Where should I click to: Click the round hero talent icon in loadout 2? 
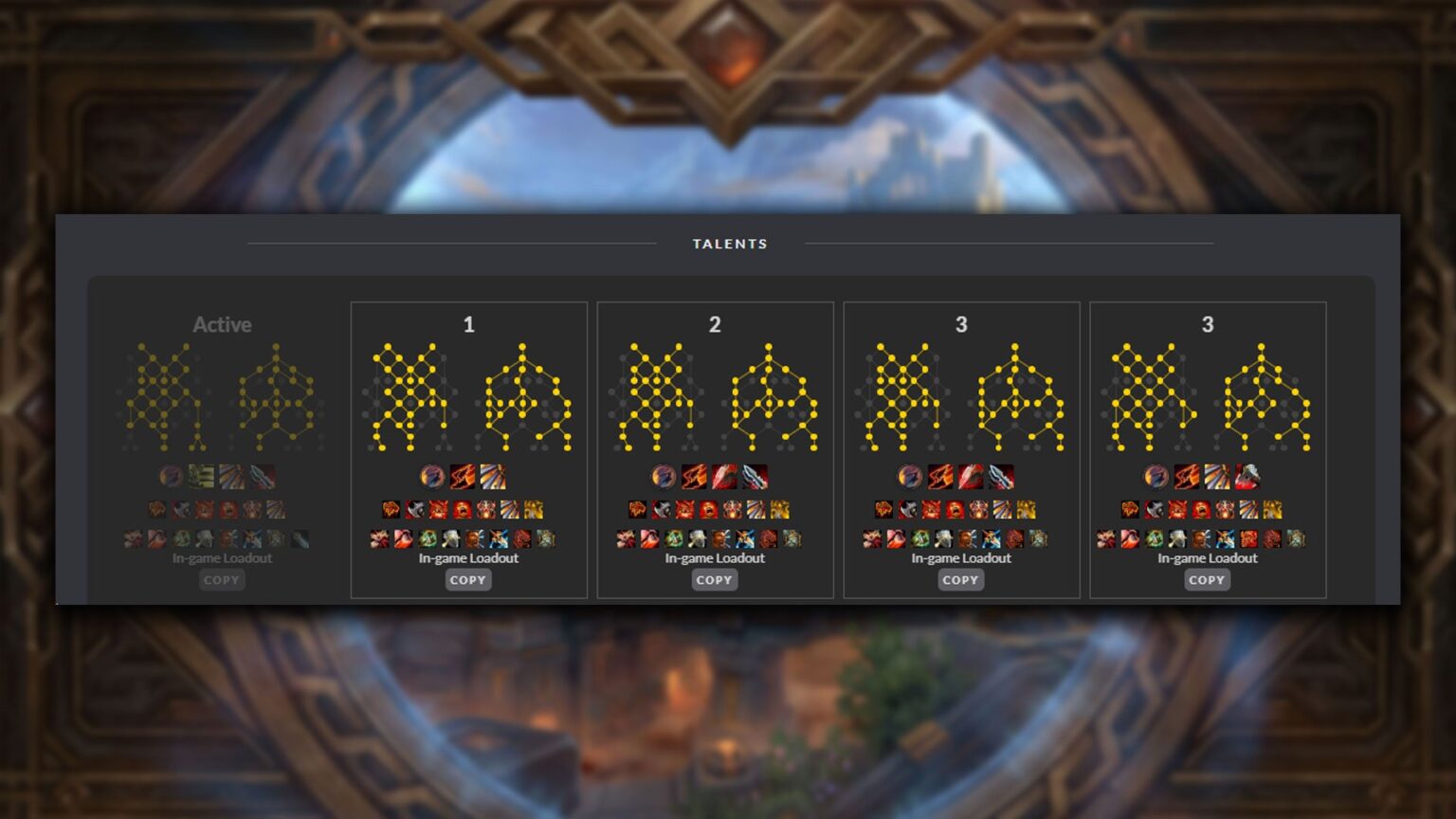tap(664, 476)
